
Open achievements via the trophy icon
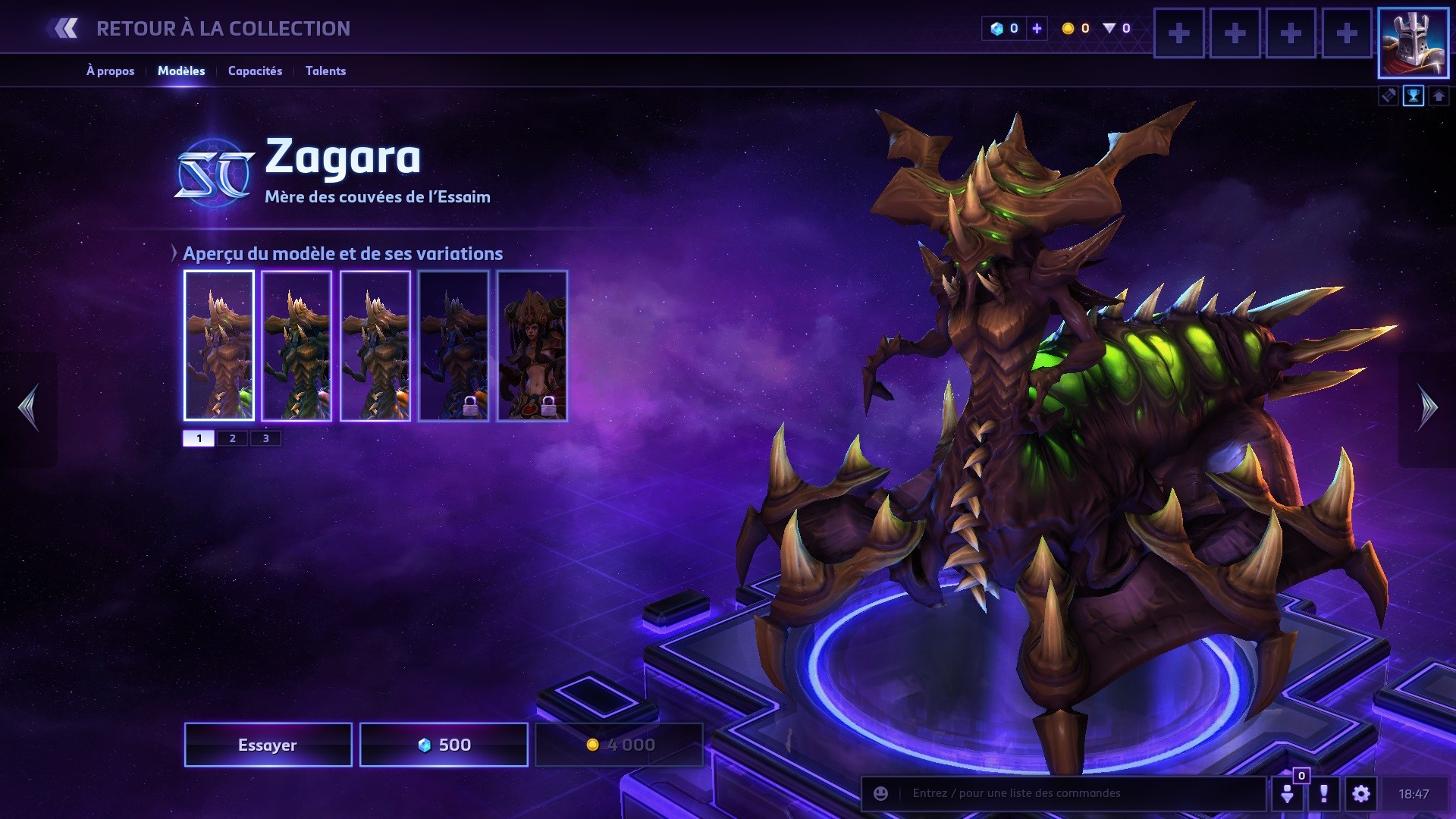coord(1414,96)
